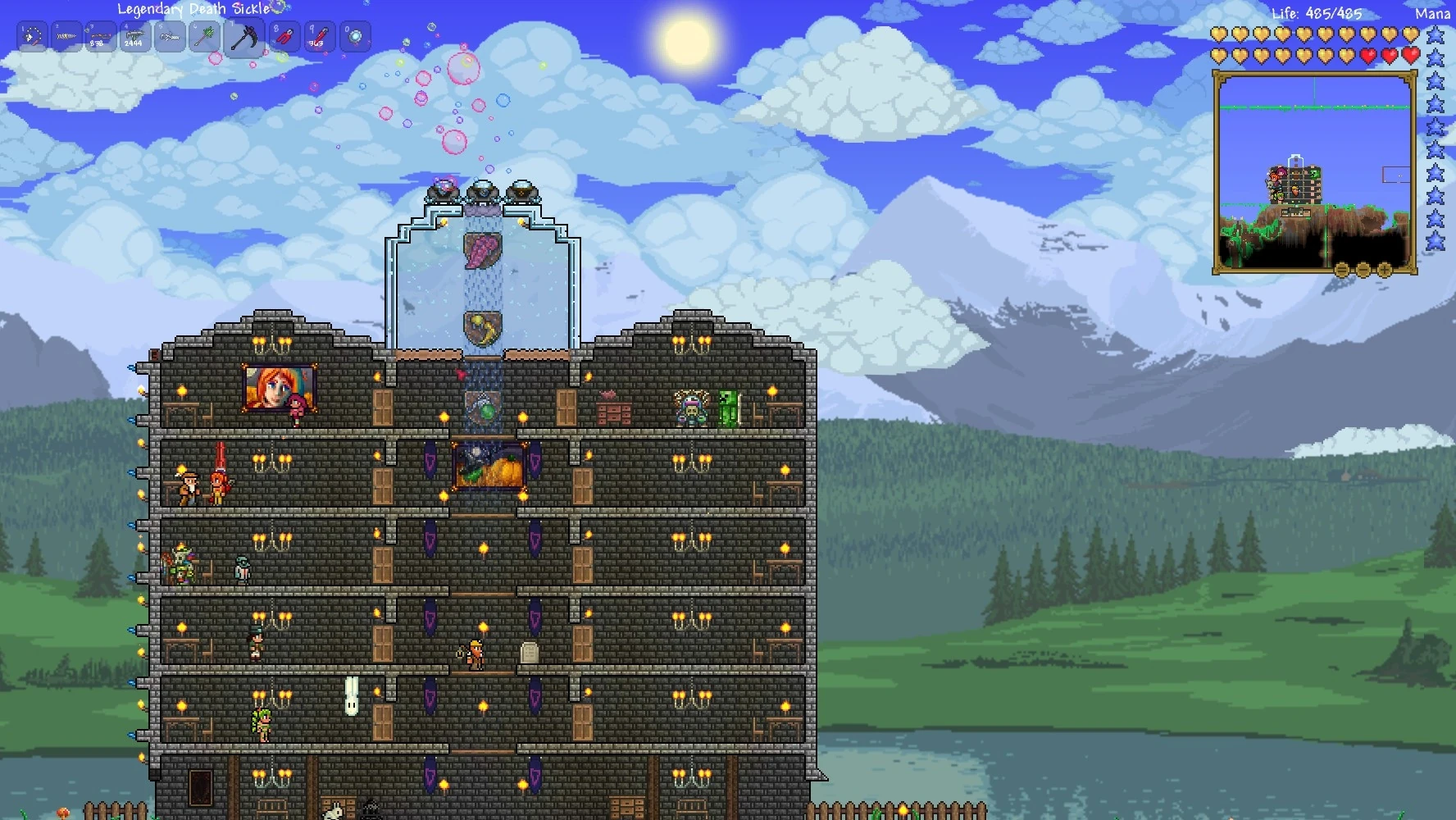Select the whip in hotbar slot 2
This screenshot has height=820, width=1456.
coord(67,37)
